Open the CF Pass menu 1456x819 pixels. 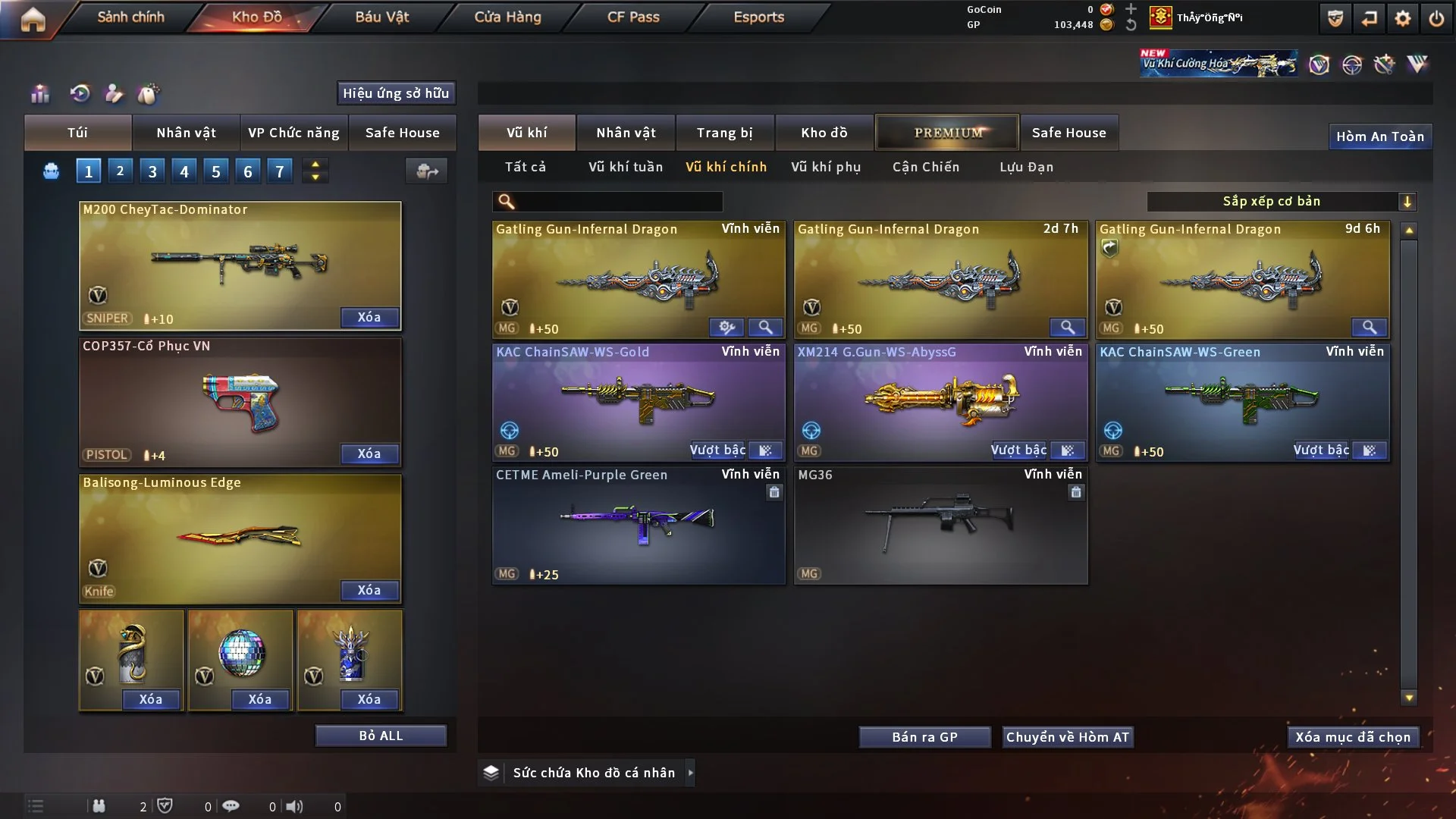coord(633,17)
